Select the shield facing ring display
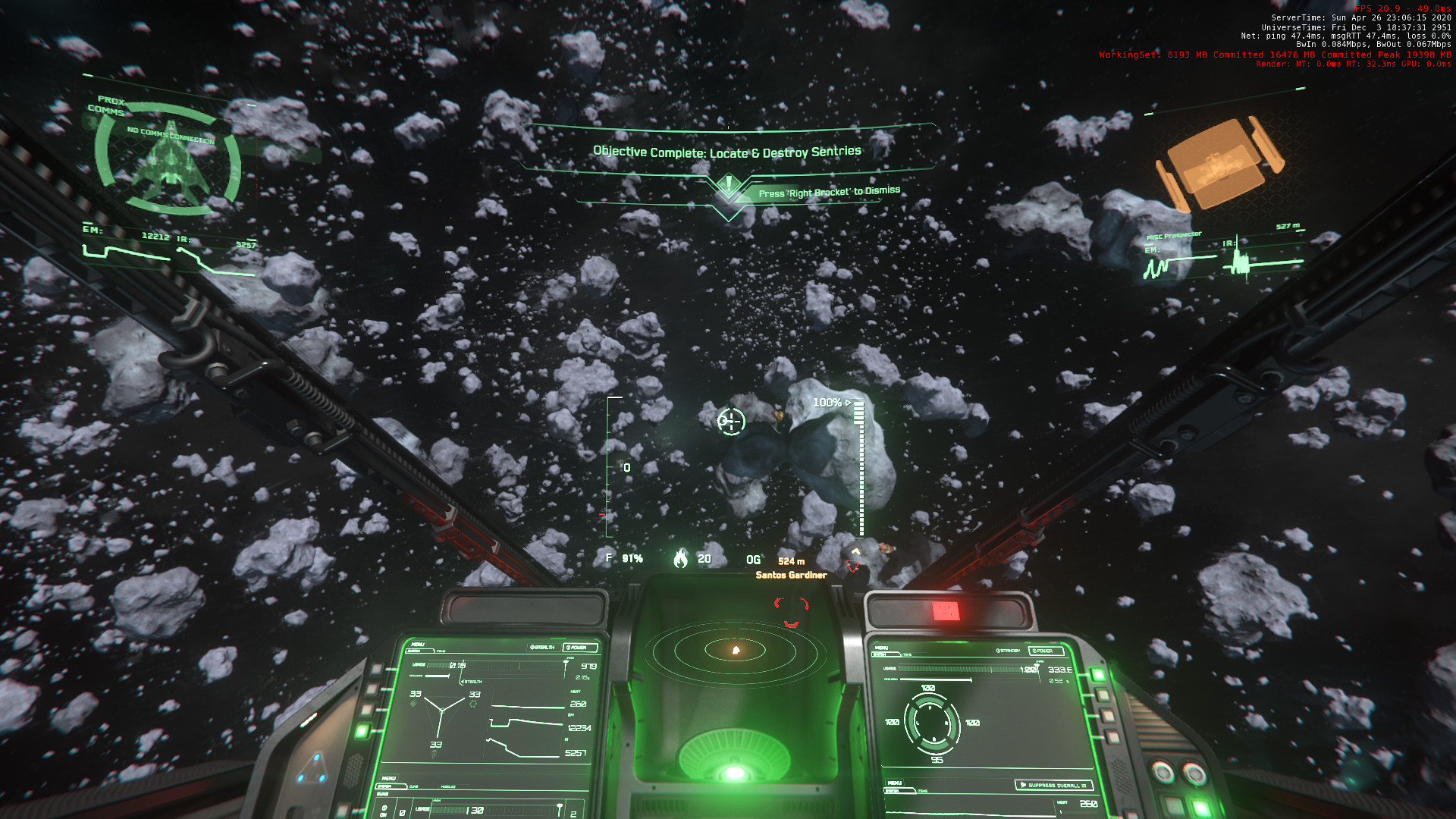 click(932, 723)
